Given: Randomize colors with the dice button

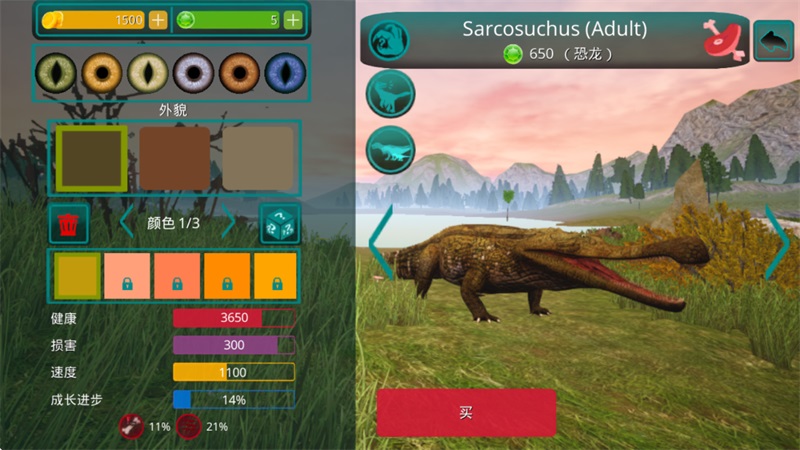Looking at the screenshot, I should [279, 224].
